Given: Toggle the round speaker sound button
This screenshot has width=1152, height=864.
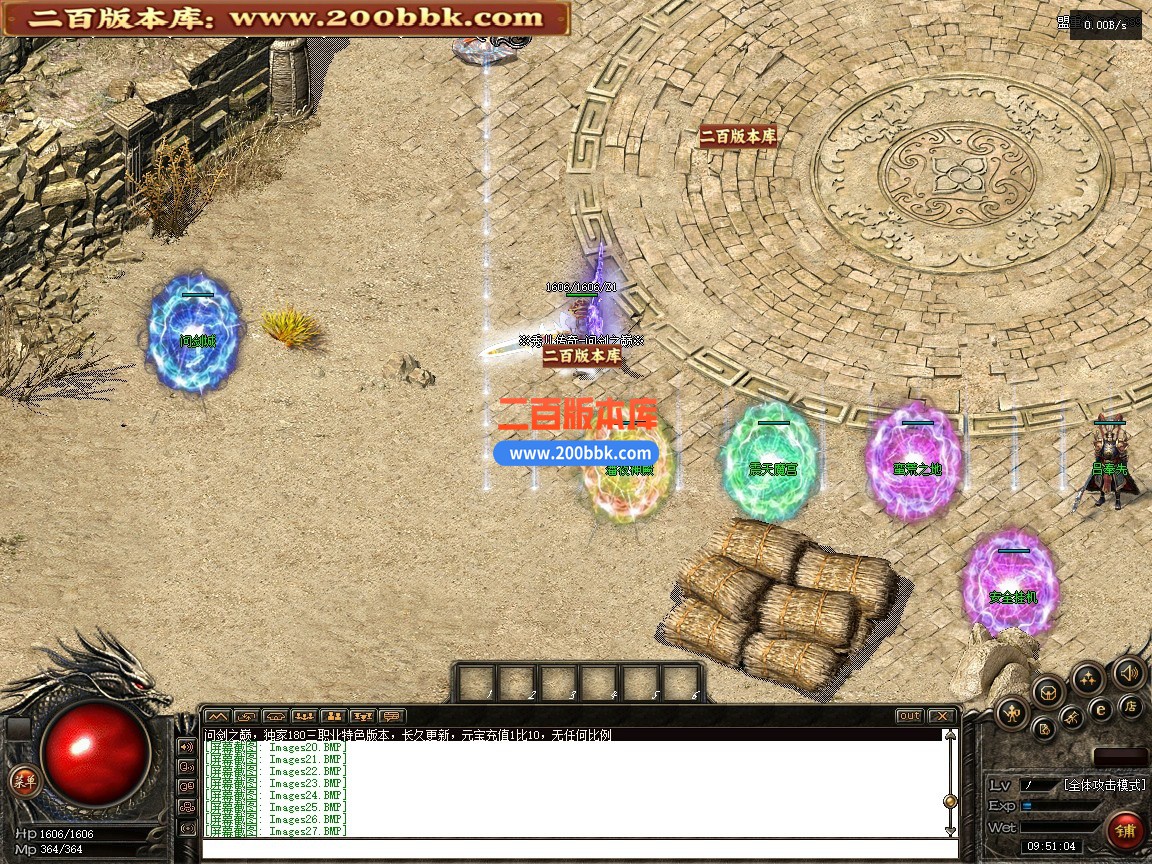Looking at the screenshot, I should [1128, 672].
